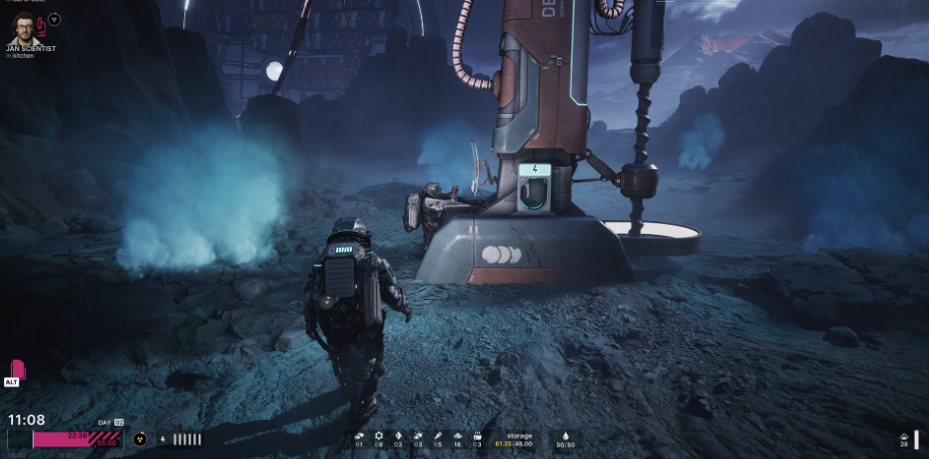Click the radiation badge next to the portrait

[54, 19]
